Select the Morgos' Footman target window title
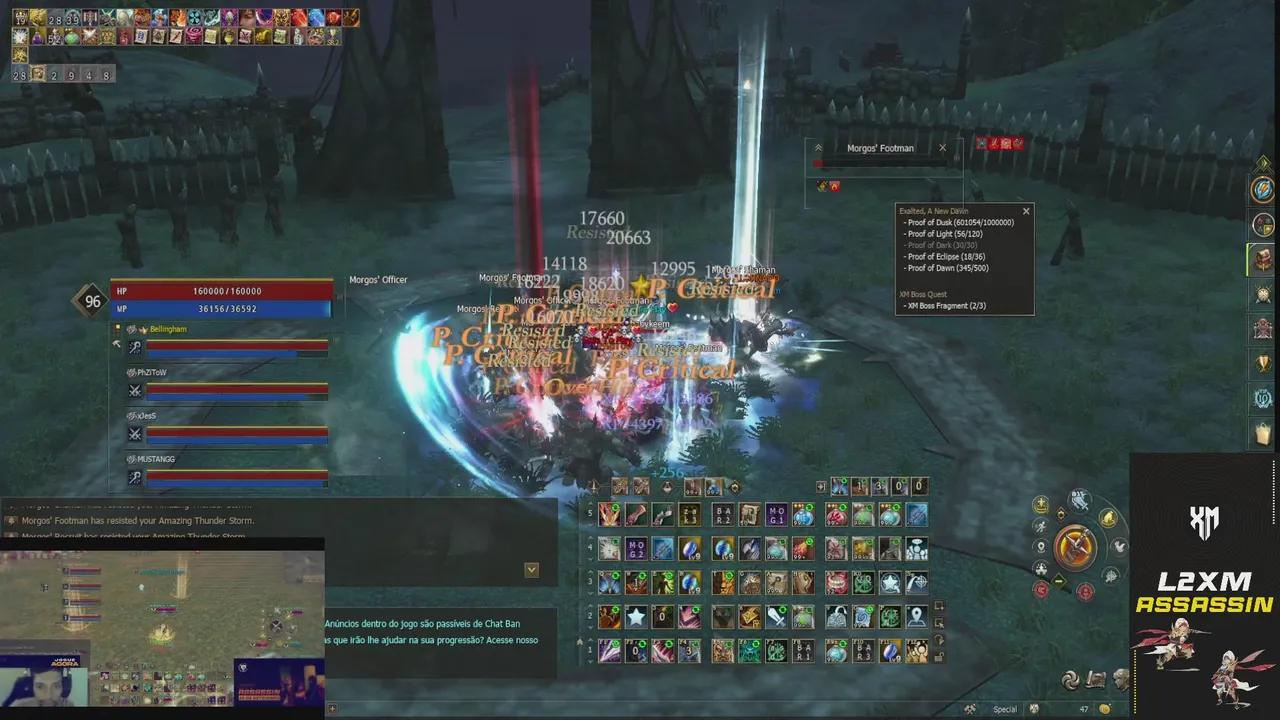Viewport: 1280px width, 720px height. tap(880, 148)
